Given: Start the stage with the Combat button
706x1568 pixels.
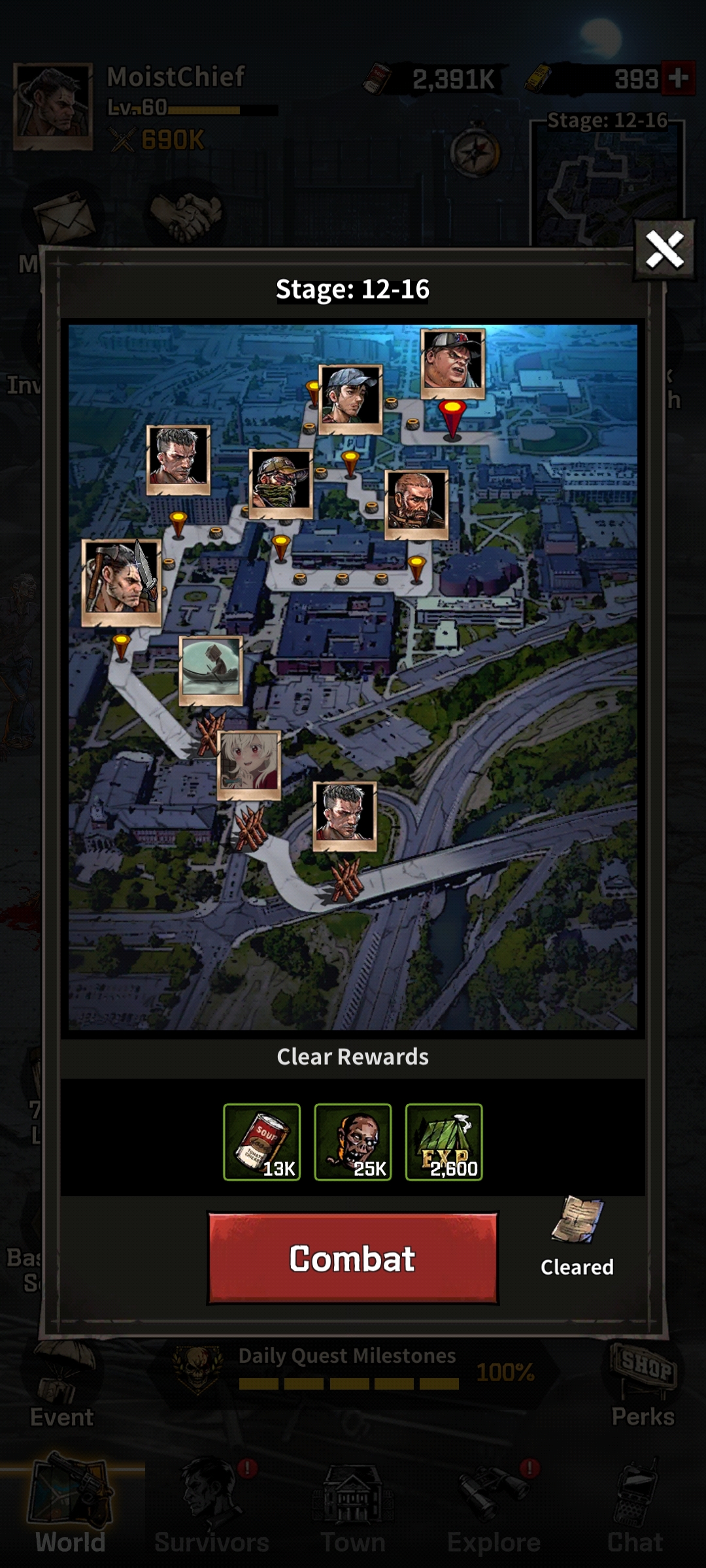Looking at the screenshot, I should (353, 1258).
